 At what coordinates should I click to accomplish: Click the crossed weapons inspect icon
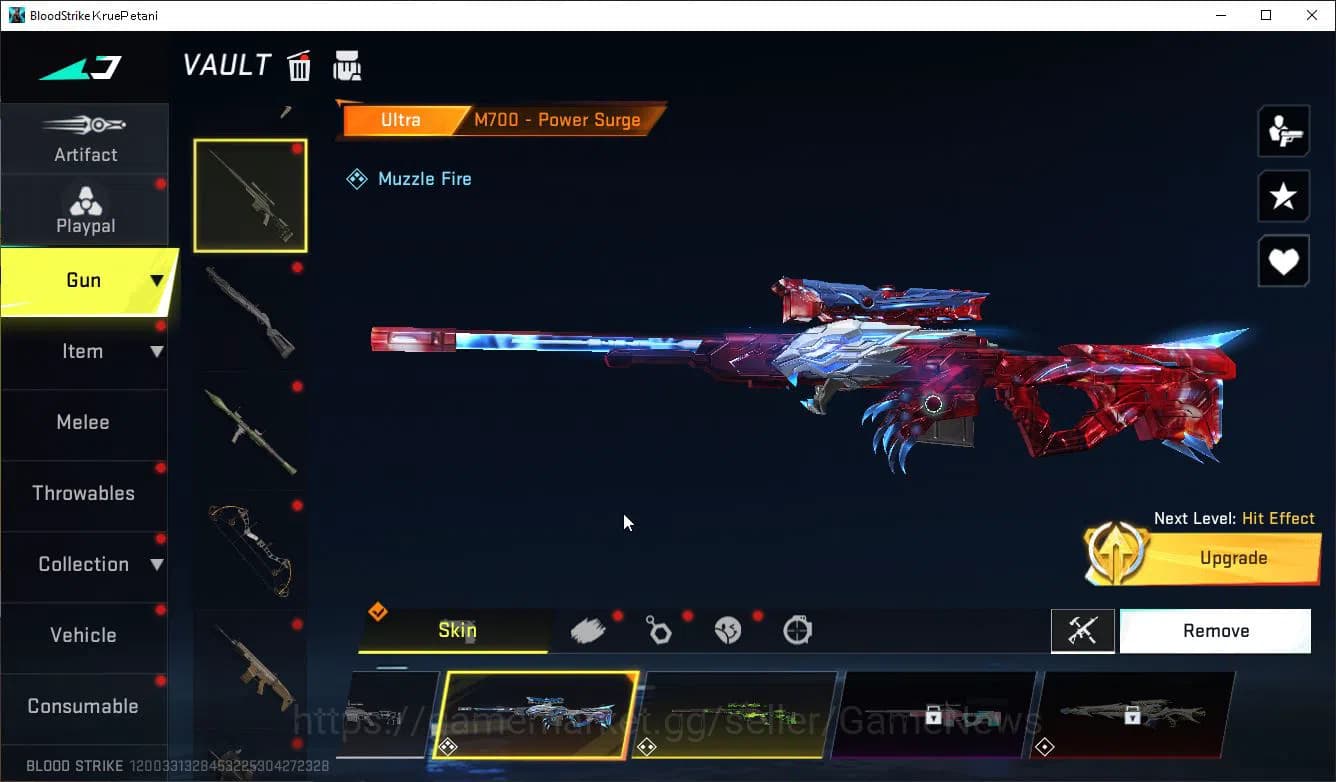click(x=1083, y=630)
